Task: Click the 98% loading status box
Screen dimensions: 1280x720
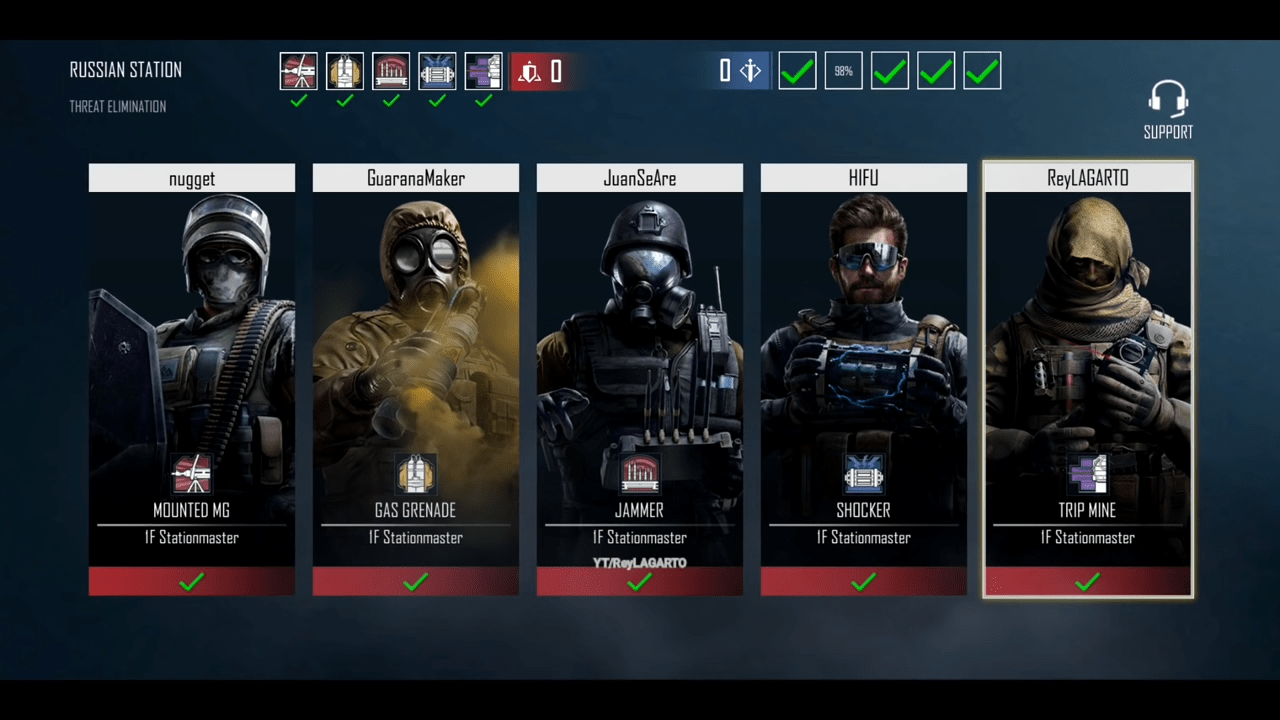Action: [844, 71]
